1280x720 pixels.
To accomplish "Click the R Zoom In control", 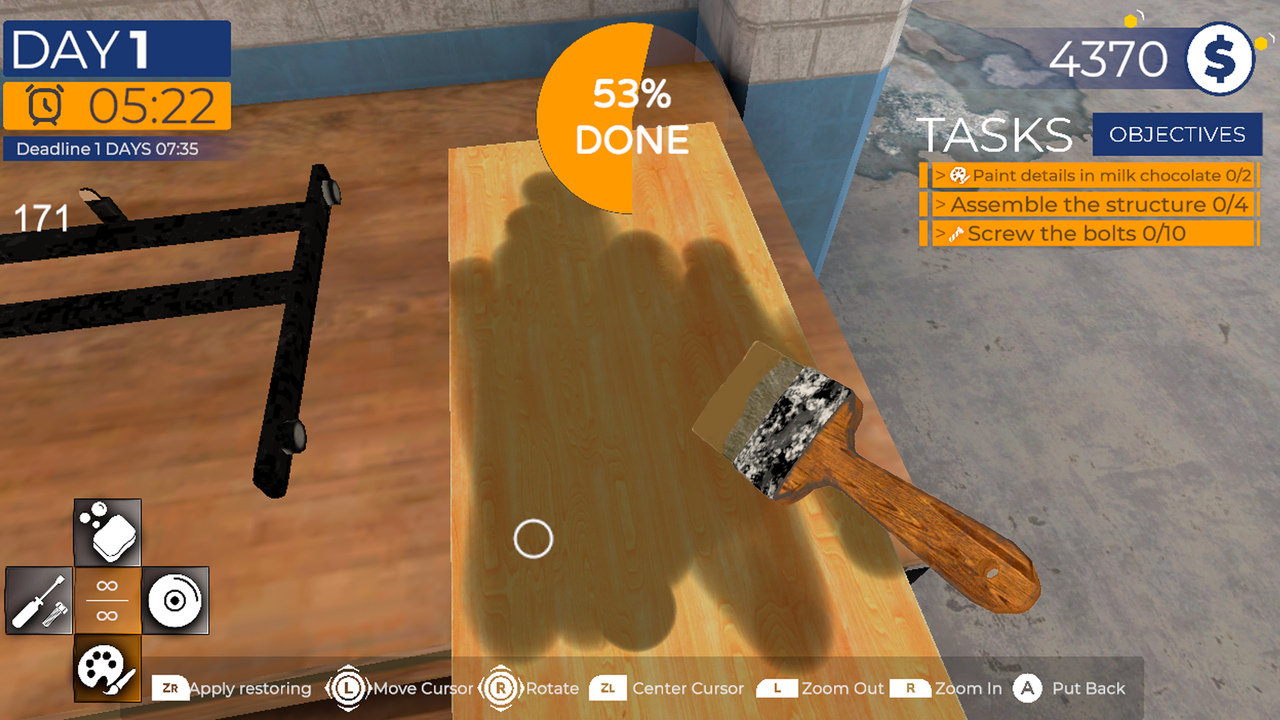I will (x=910, y=688).
